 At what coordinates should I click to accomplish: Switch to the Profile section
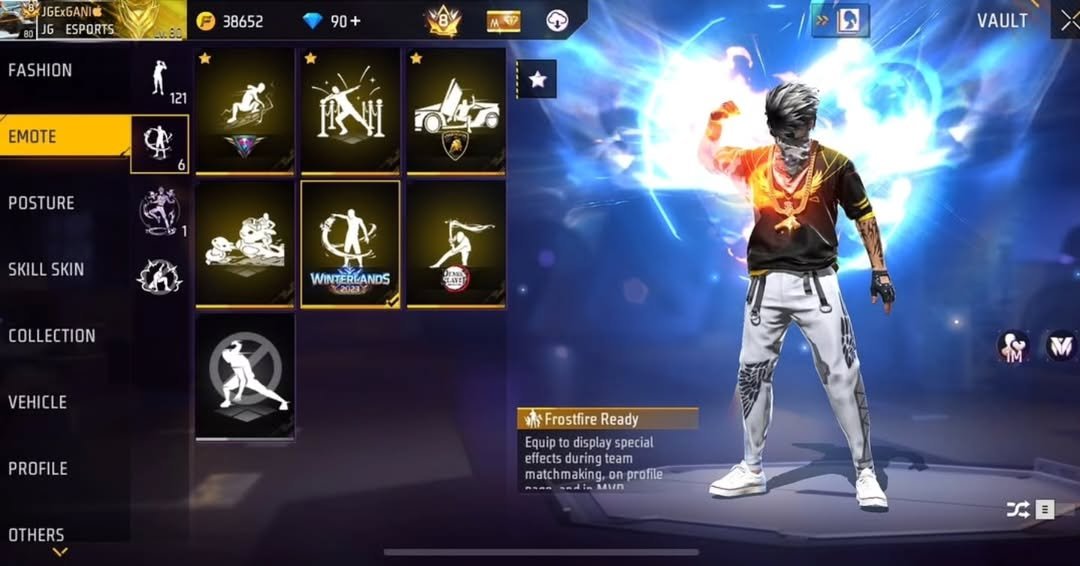tap(38, 468)
